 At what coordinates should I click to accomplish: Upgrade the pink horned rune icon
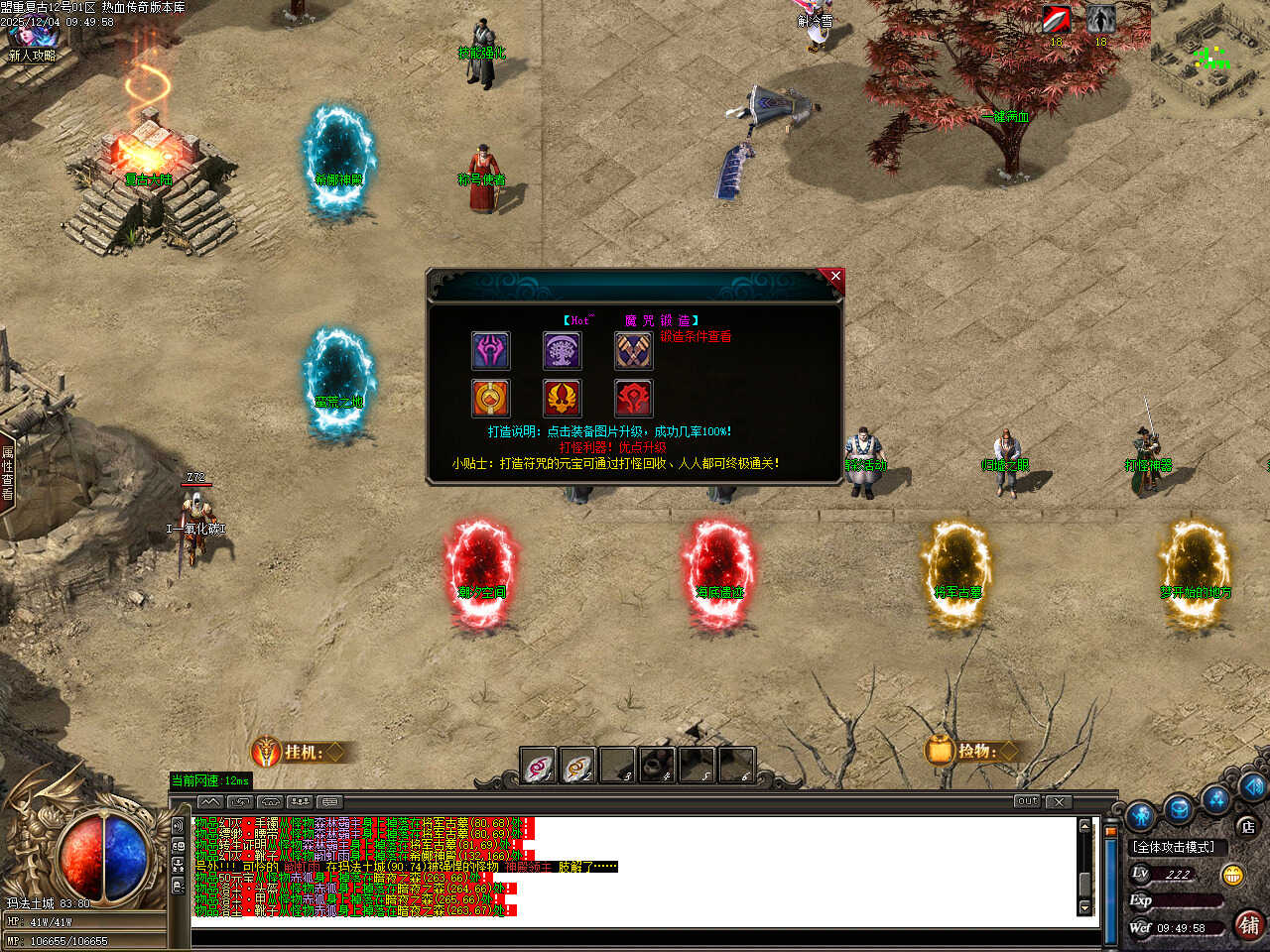pos(490,351)
